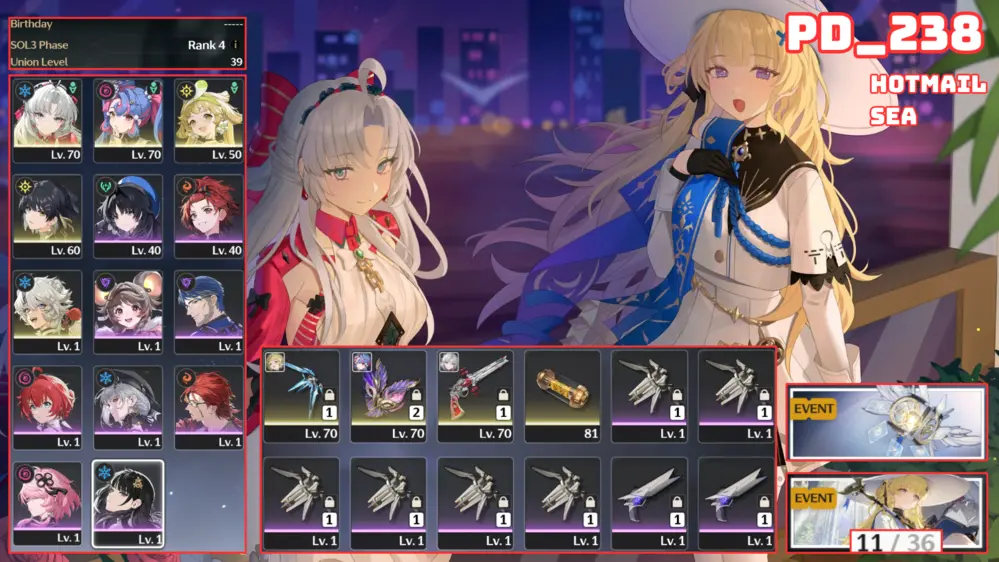Open the event banner showing crystal ornament

click(x=886, y=422)
